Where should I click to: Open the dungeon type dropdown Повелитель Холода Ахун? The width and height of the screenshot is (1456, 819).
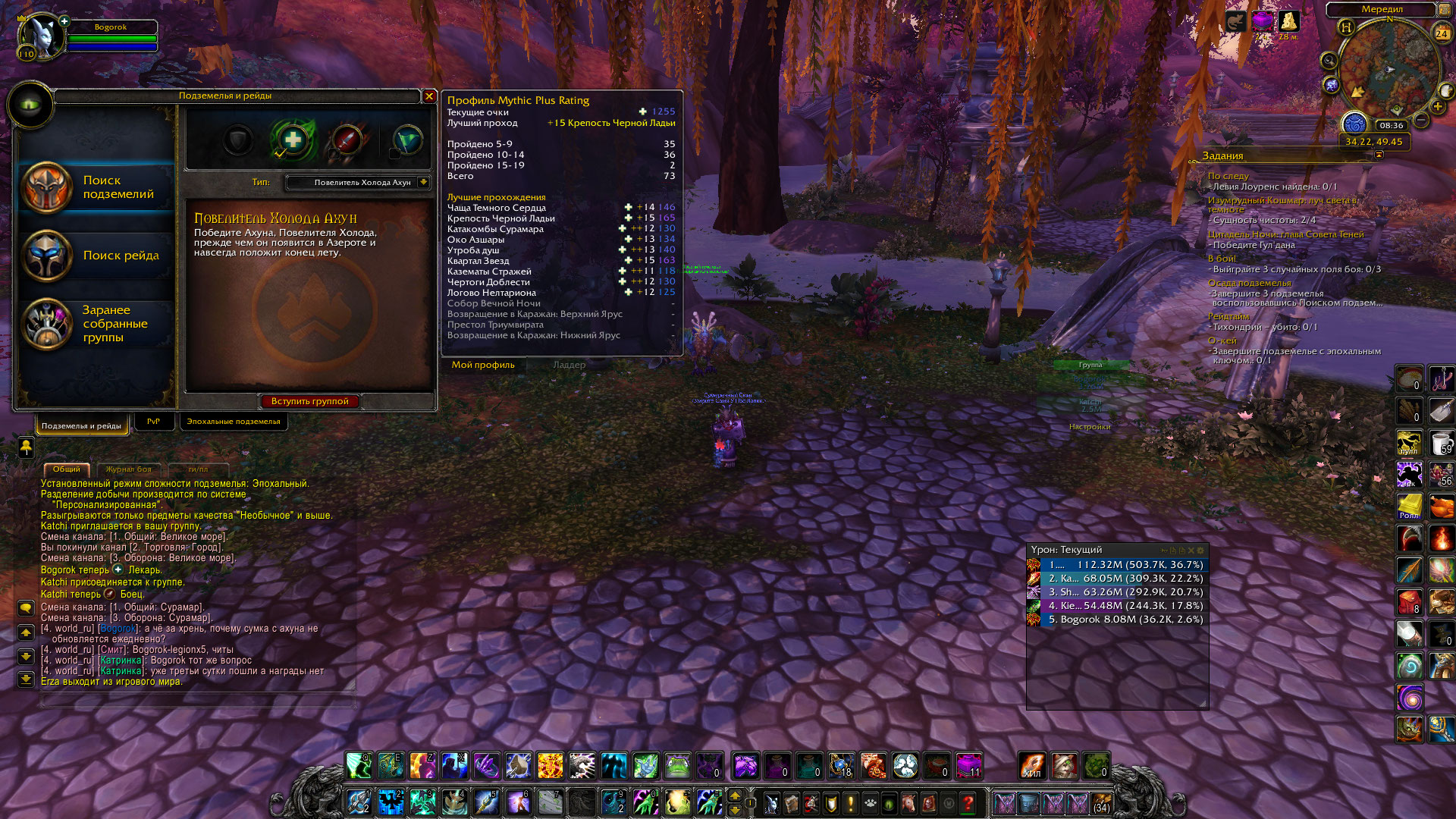point(359,183)
